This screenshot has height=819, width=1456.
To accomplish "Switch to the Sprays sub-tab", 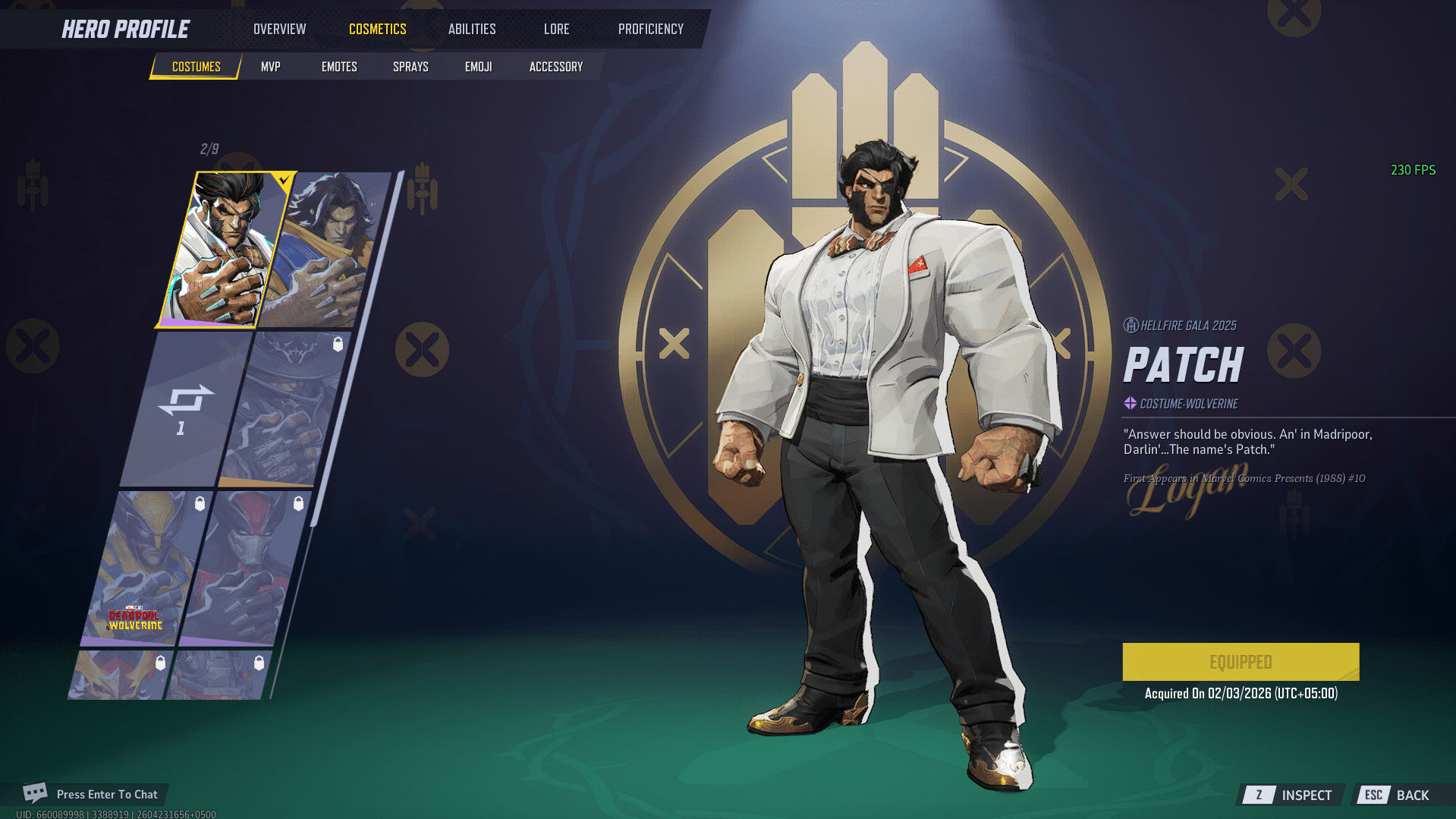I will (410, 66).
